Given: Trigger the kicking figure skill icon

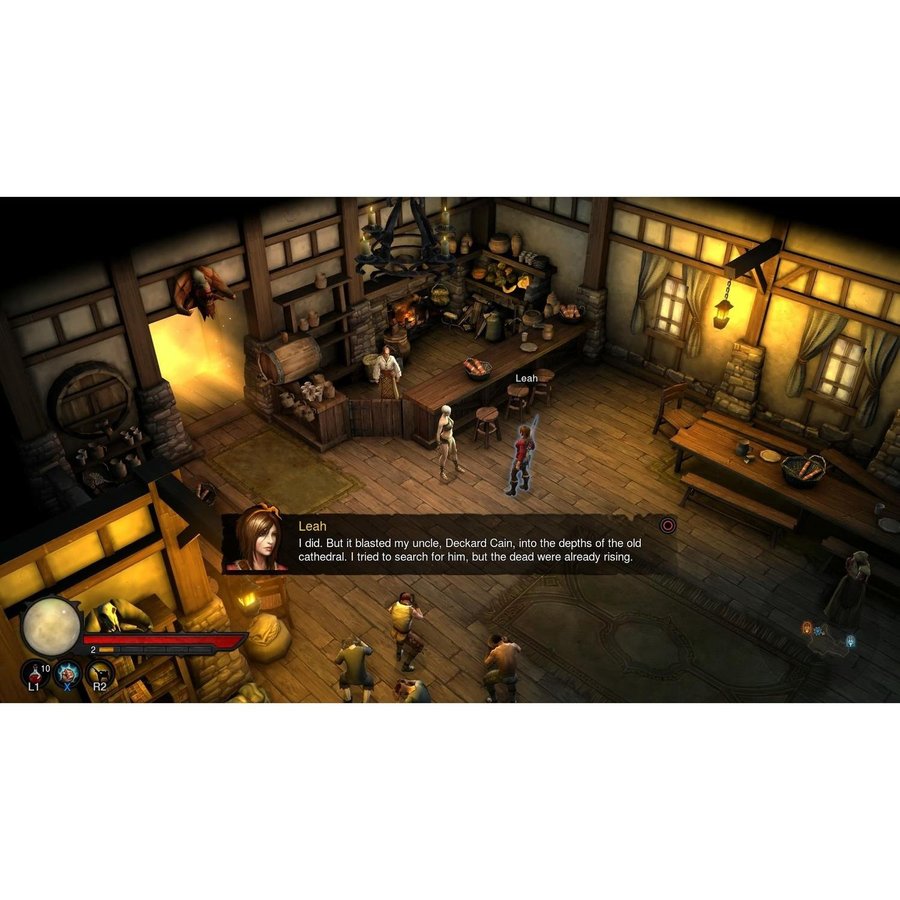Looking at the screenshot, I should pos(99,672).
